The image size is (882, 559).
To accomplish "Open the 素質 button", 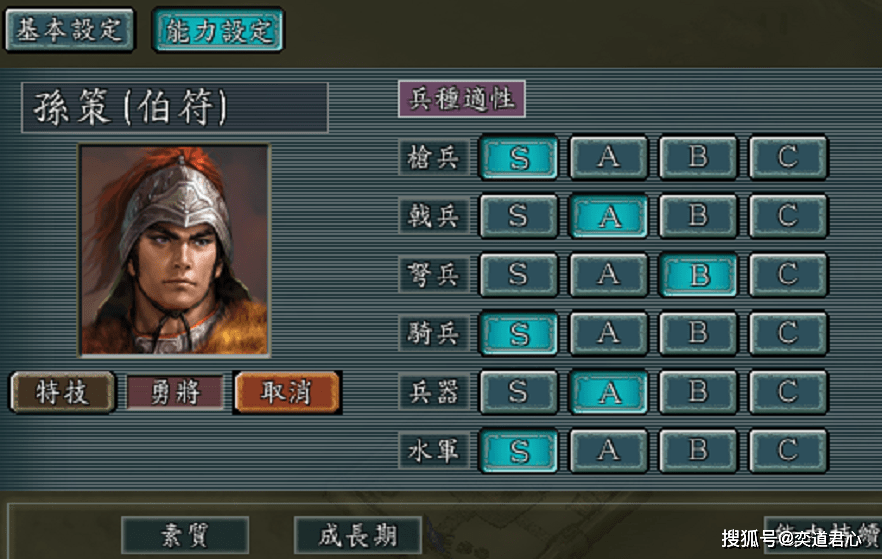I will coord(185,536).
